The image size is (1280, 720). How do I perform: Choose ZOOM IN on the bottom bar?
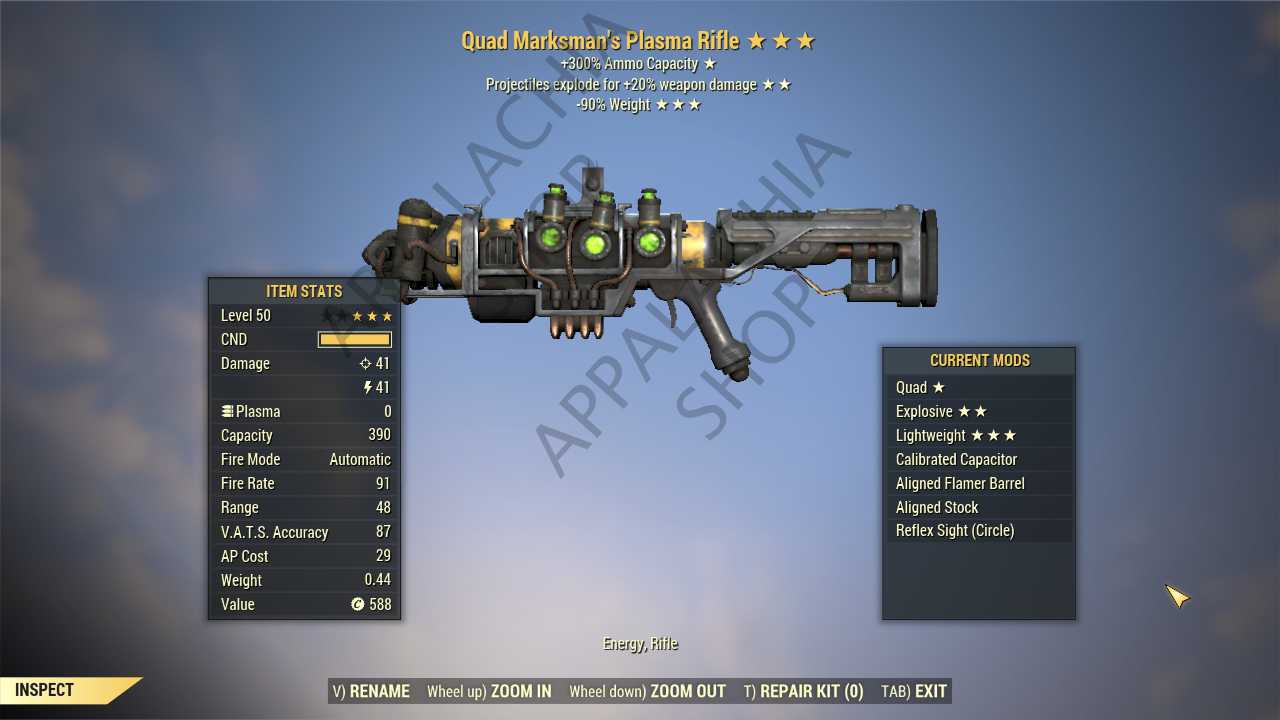489,691
